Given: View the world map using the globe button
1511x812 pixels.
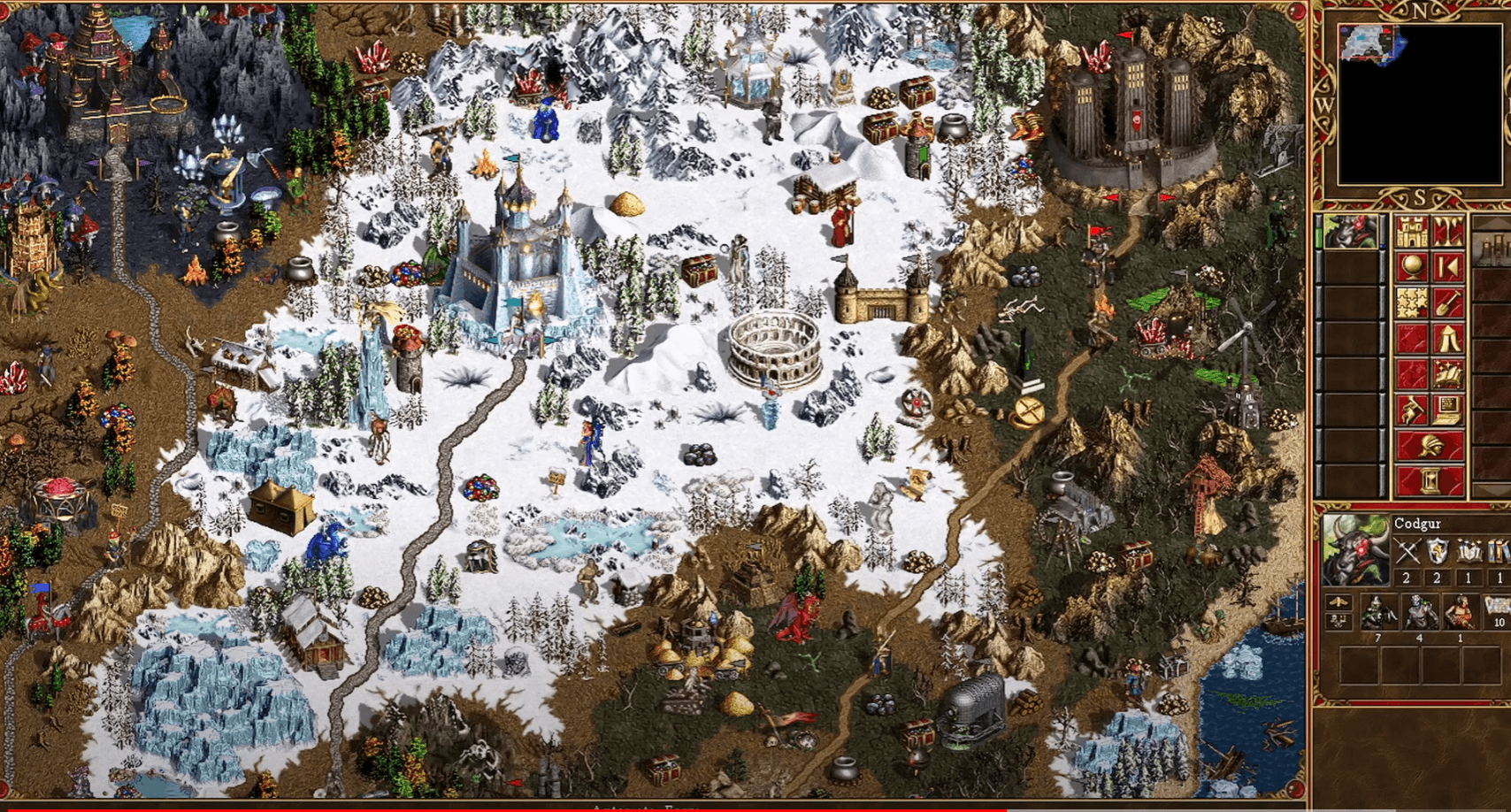Looking at the screenshot, I should point(1410,266).
